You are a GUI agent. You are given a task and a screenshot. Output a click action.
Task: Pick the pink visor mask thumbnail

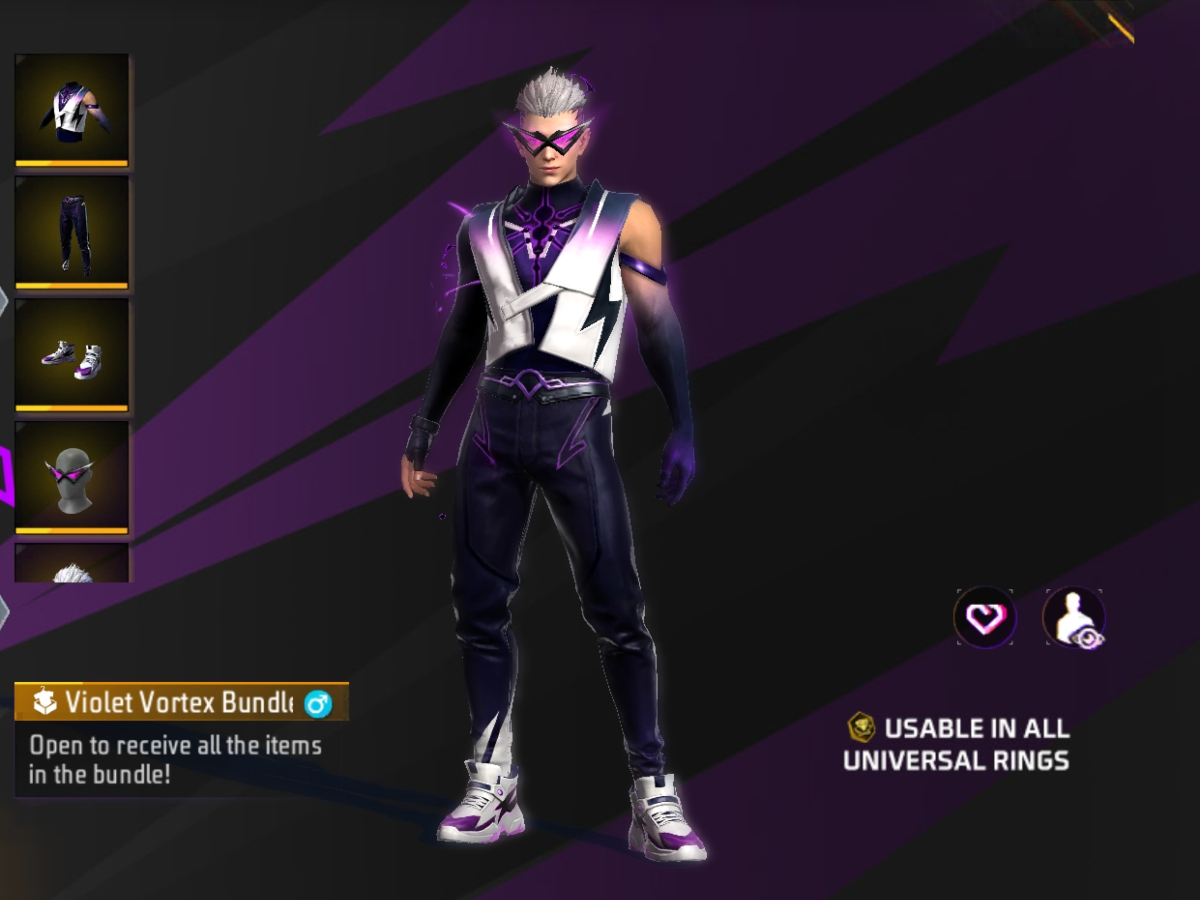tap(71, 478)
